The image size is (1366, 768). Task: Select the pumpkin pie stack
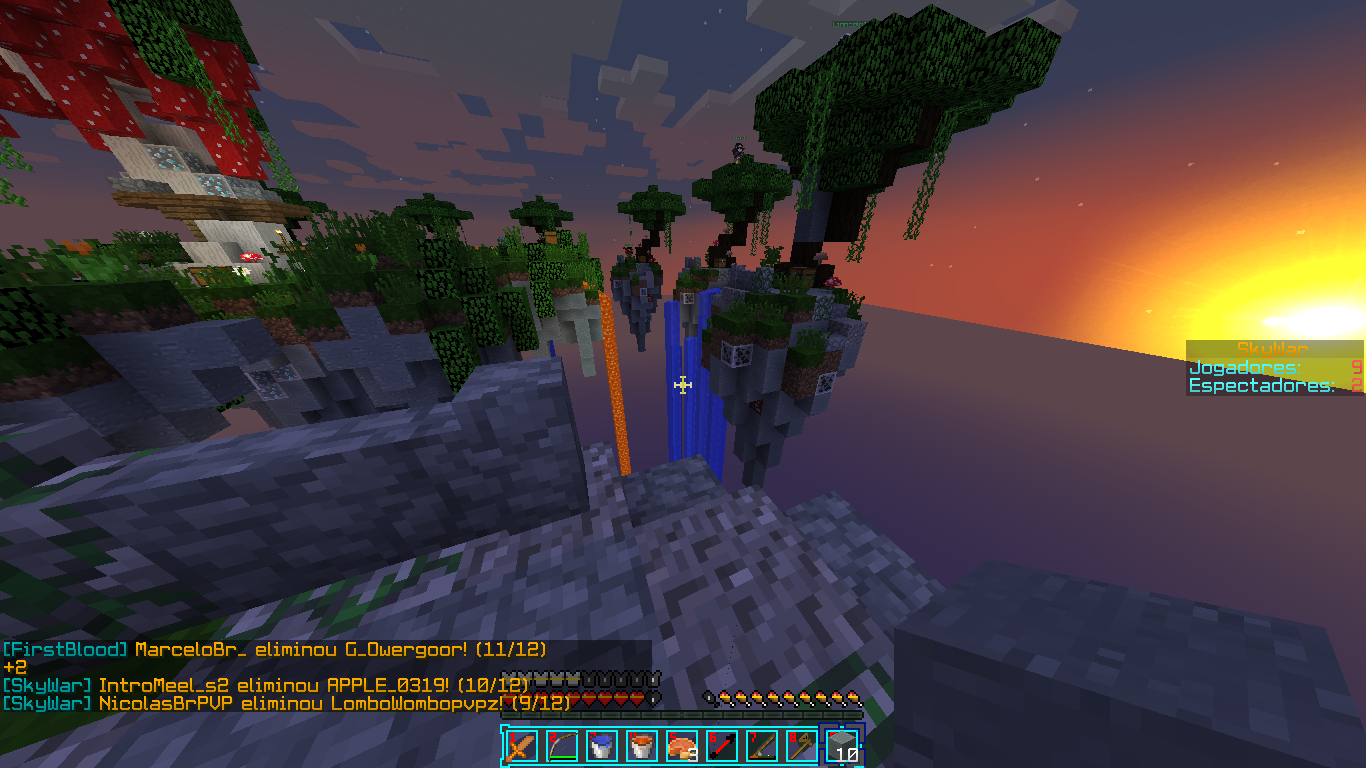pyautogui.click(x=681, y=746)
